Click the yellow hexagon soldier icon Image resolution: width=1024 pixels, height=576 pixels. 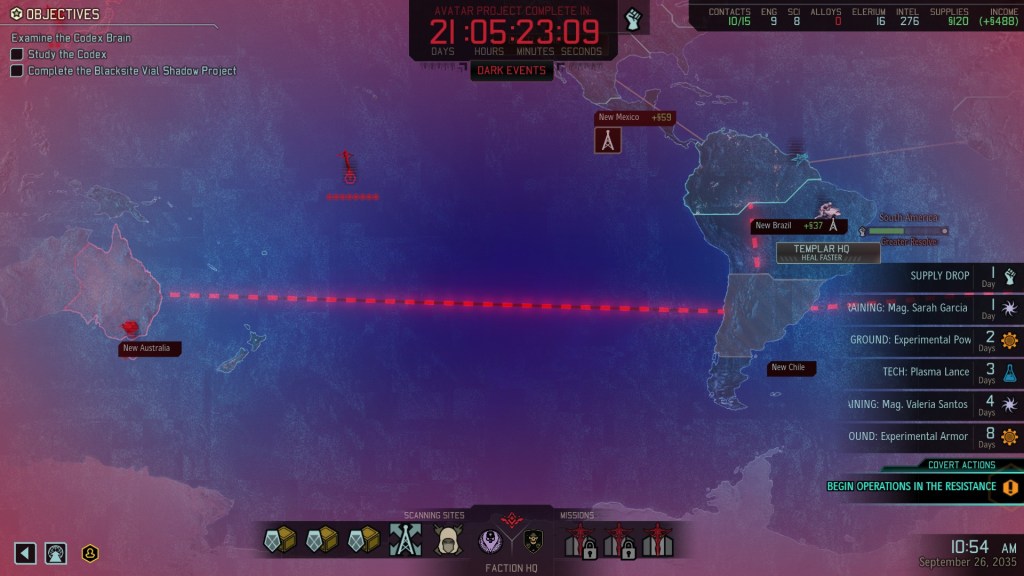pos(90,552)
